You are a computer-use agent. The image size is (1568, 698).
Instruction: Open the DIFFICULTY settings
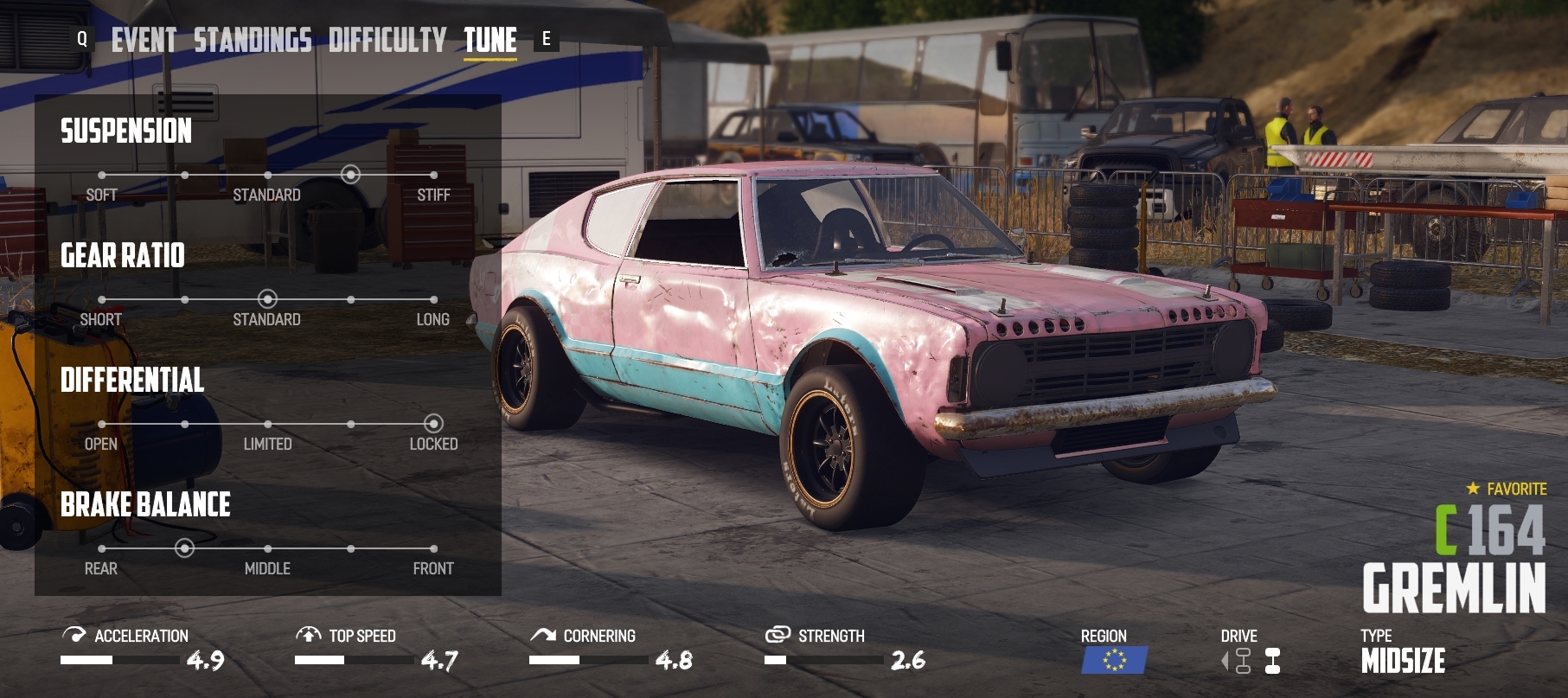(x=387, y=39)
